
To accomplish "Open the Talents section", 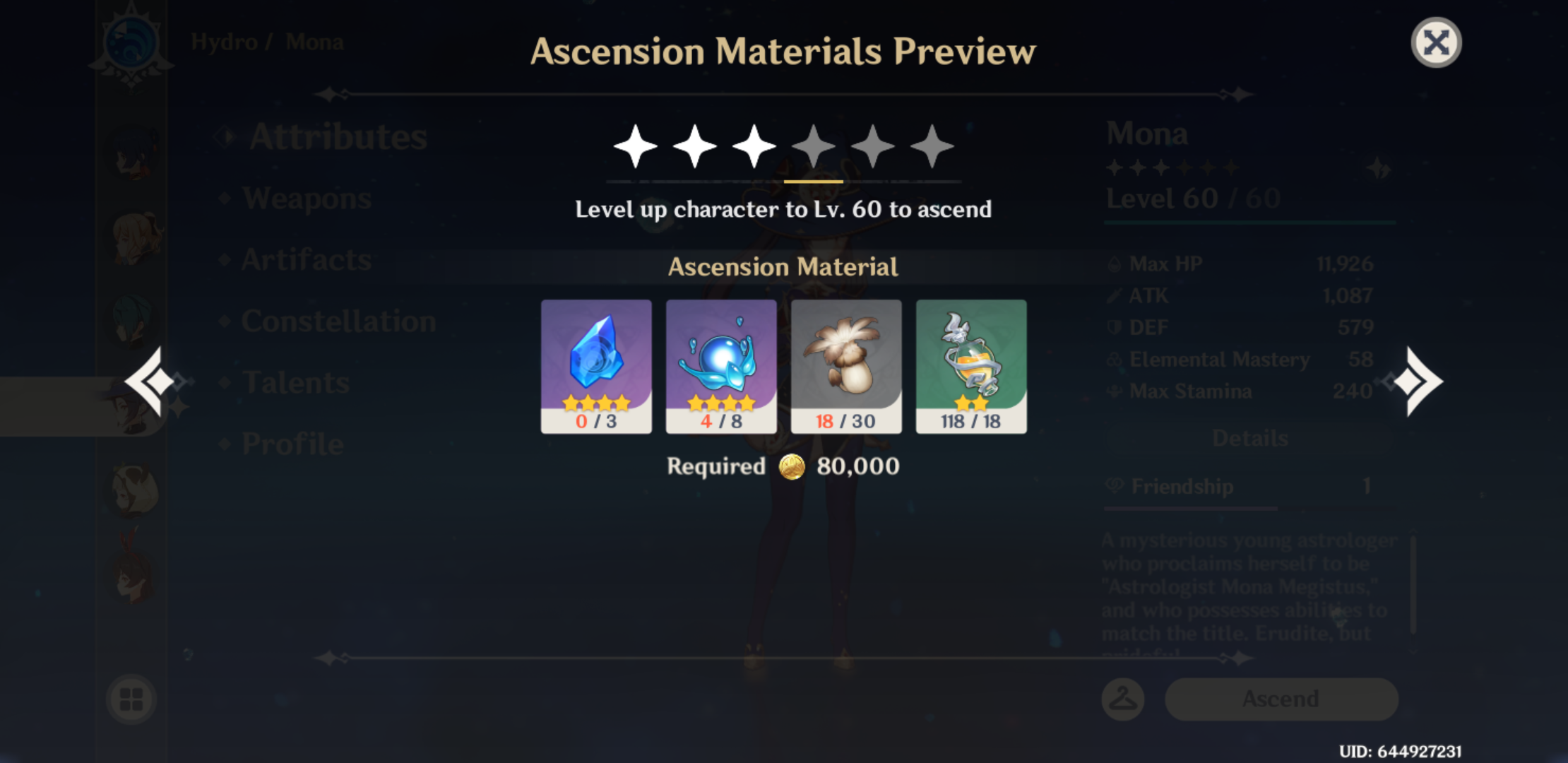I will (x=297, y=382).
